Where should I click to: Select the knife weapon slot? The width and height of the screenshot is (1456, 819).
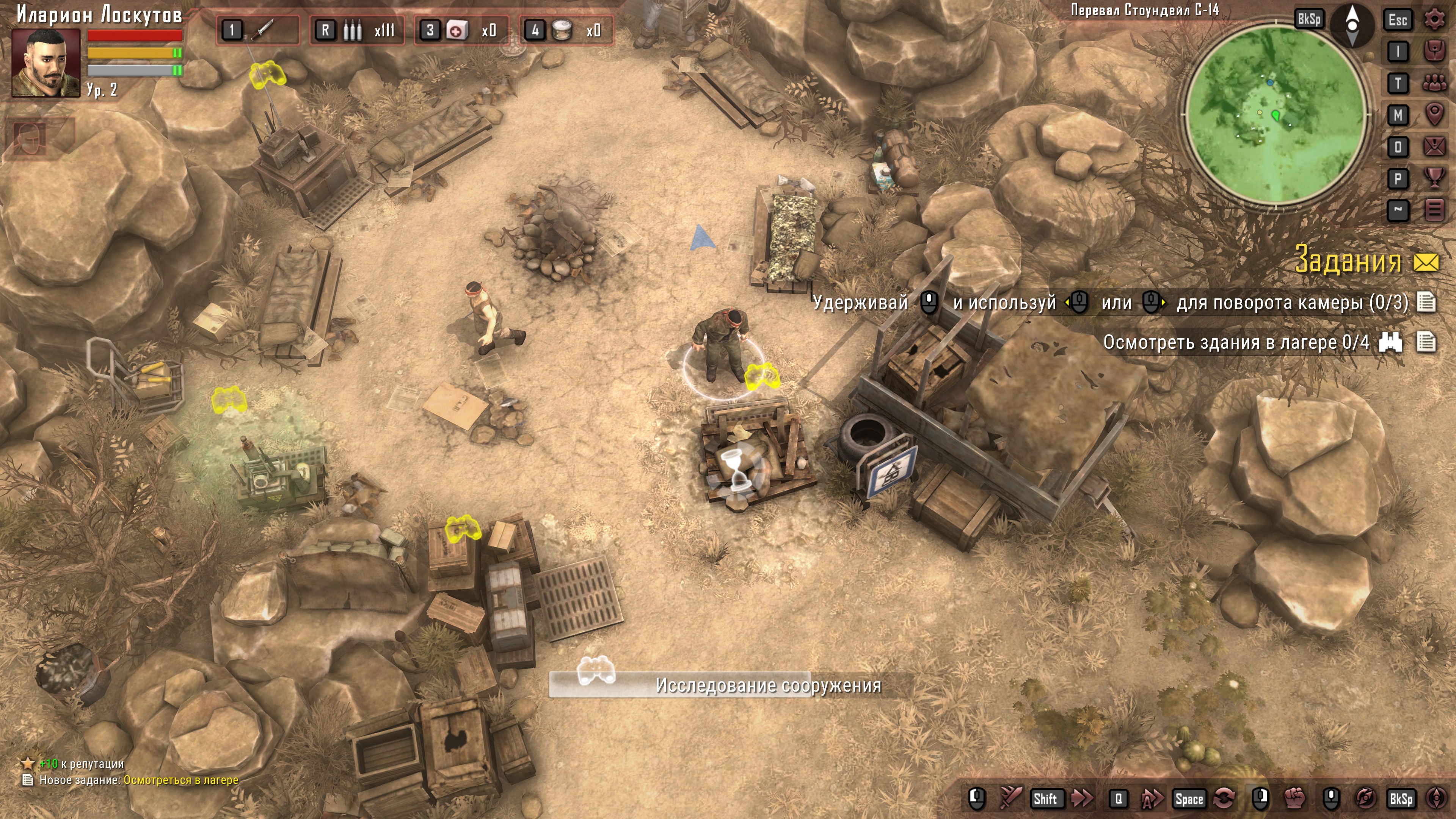(258, 30)
